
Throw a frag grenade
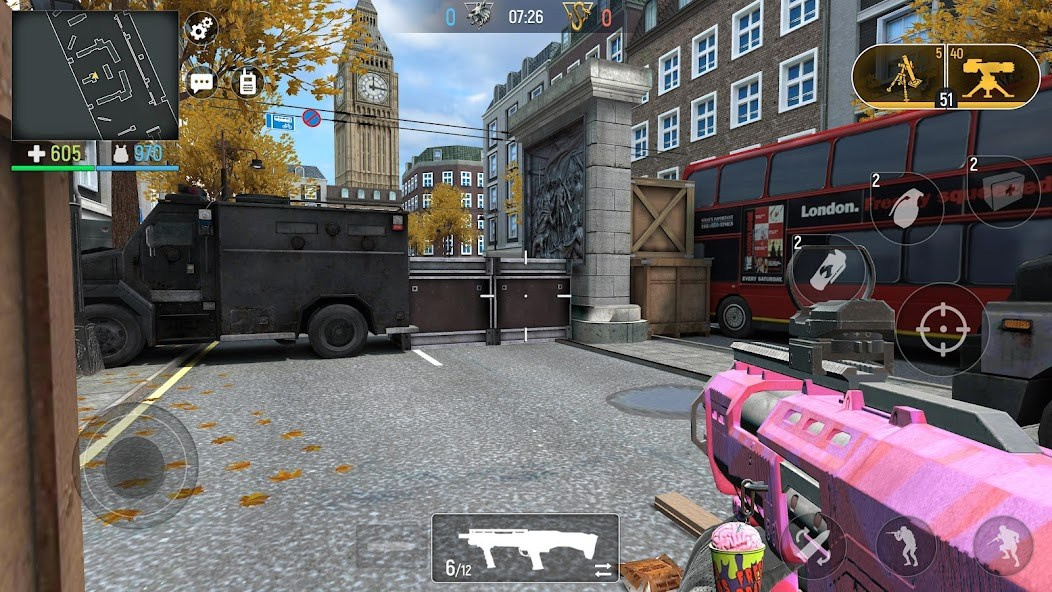coord(907,208)
